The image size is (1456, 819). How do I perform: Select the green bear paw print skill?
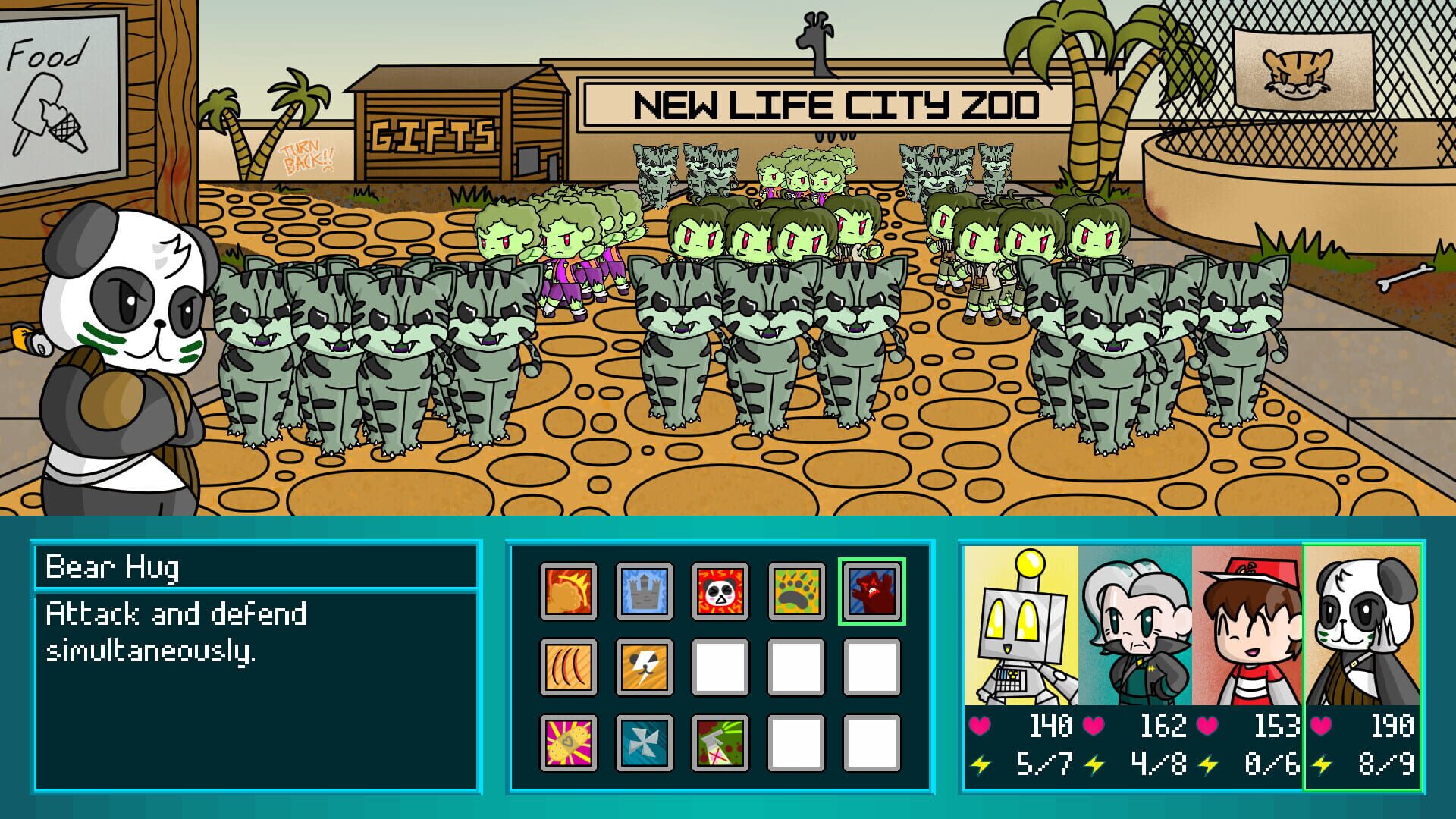click(x=796, y=590)
